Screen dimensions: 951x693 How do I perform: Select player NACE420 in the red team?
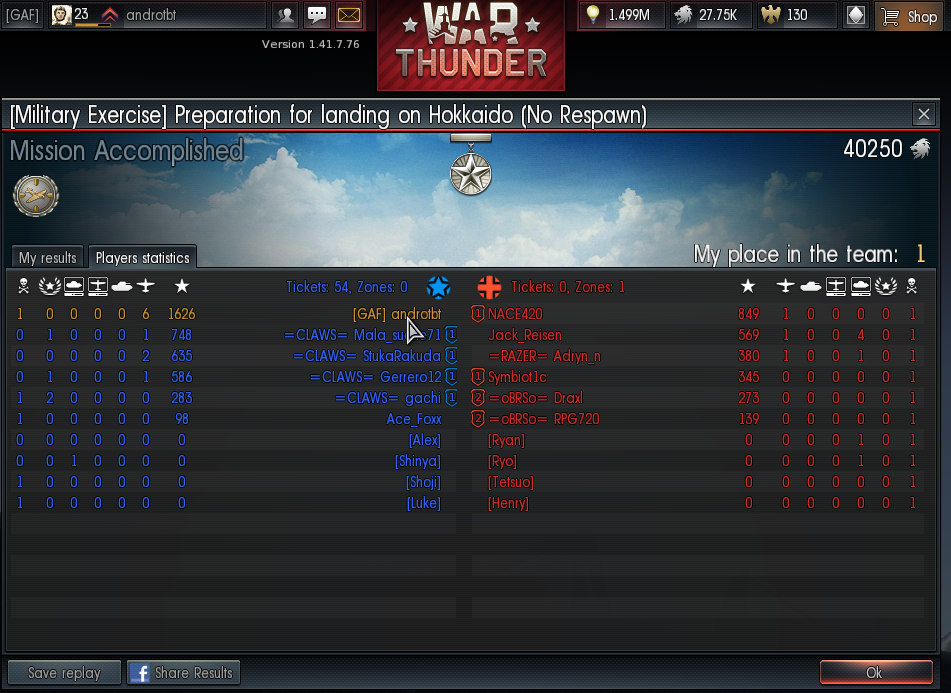tap(514, 314)
